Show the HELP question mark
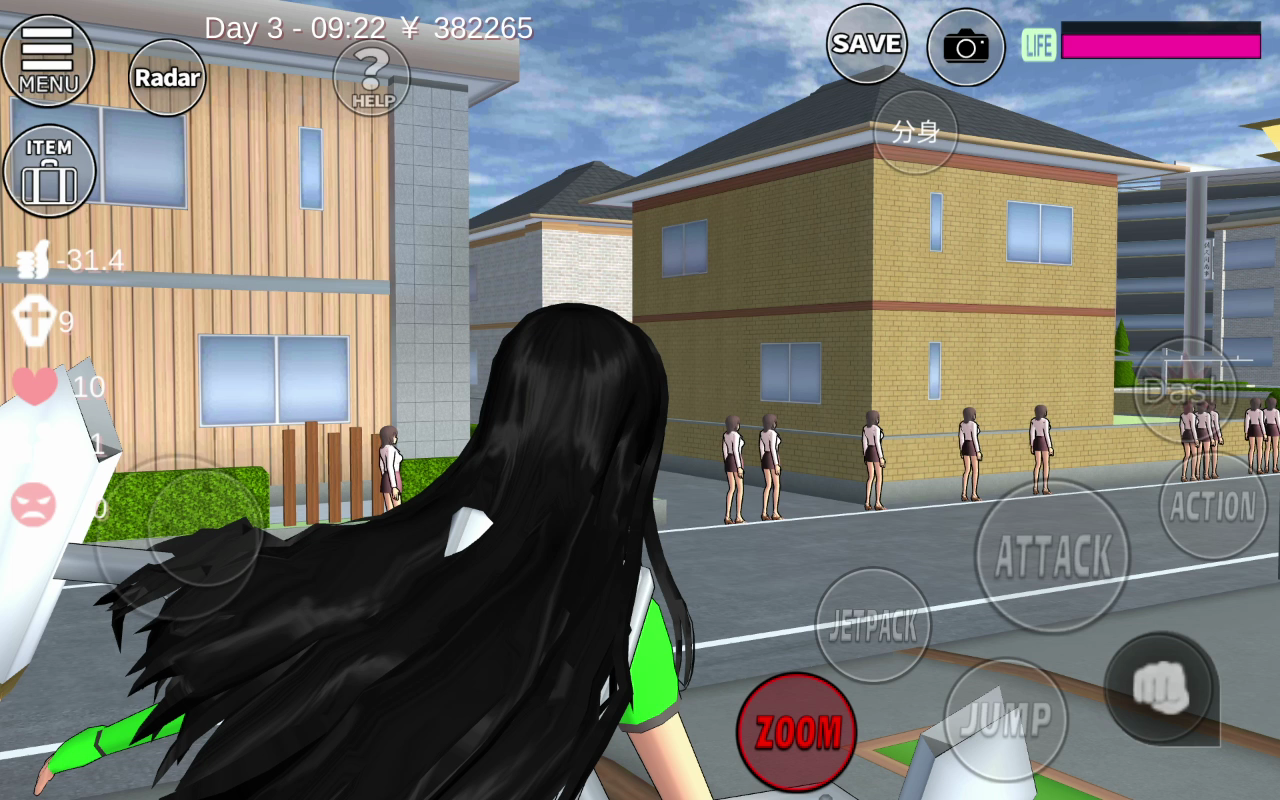The image size is (1280, 800). click(x=371, y=77)
